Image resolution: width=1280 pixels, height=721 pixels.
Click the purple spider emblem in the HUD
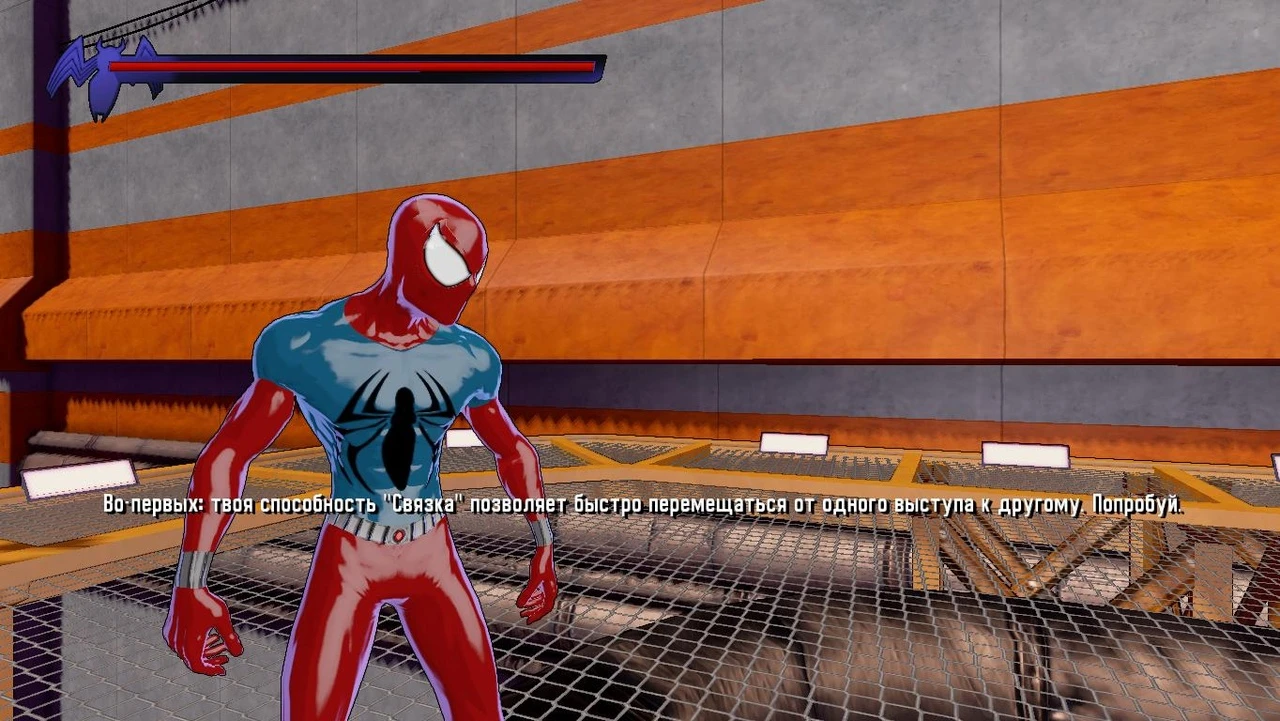(x=105, y=70)
